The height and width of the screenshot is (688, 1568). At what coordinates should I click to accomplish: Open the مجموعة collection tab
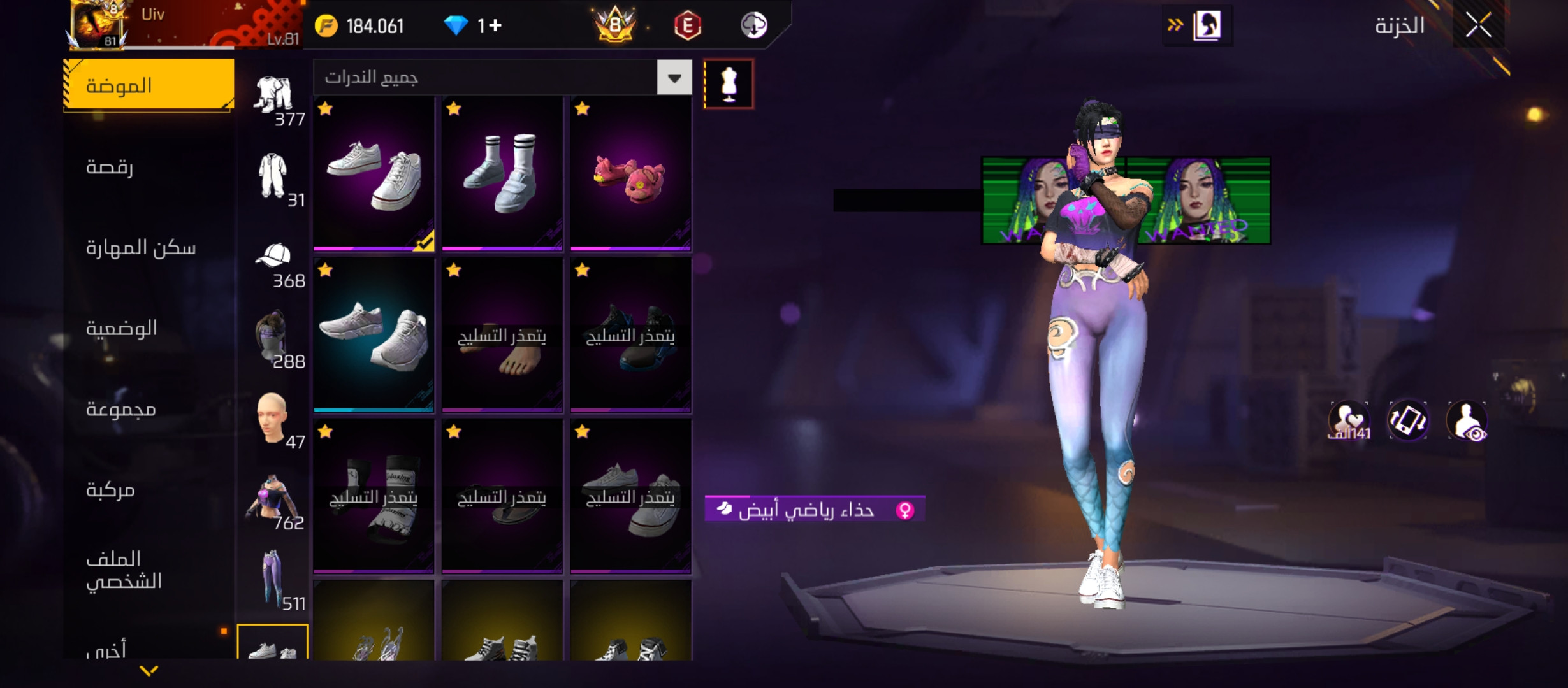[x=121, y=409]
